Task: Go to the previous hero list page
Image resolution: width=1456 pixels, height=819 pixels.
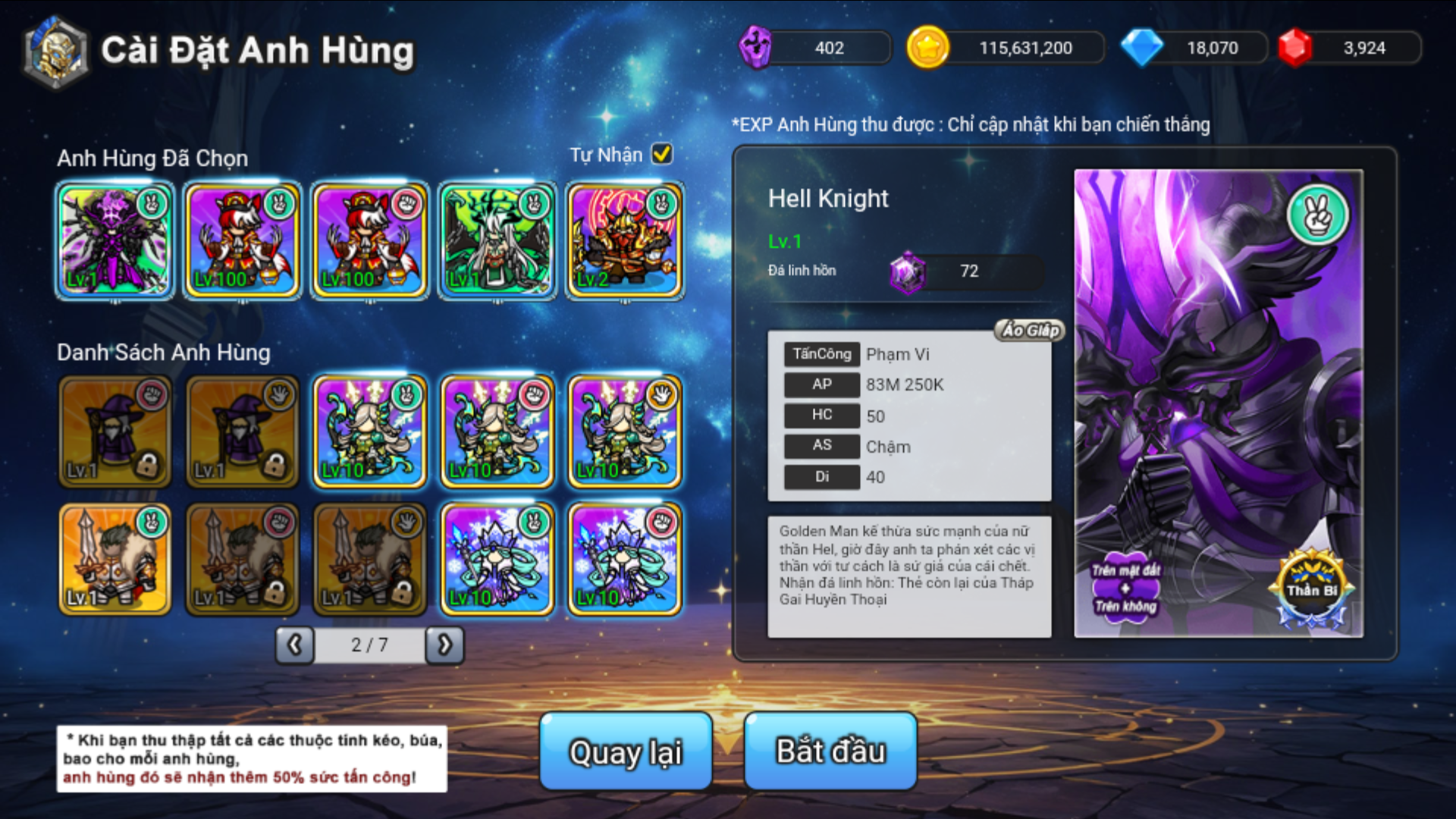Action: [294, 645]
